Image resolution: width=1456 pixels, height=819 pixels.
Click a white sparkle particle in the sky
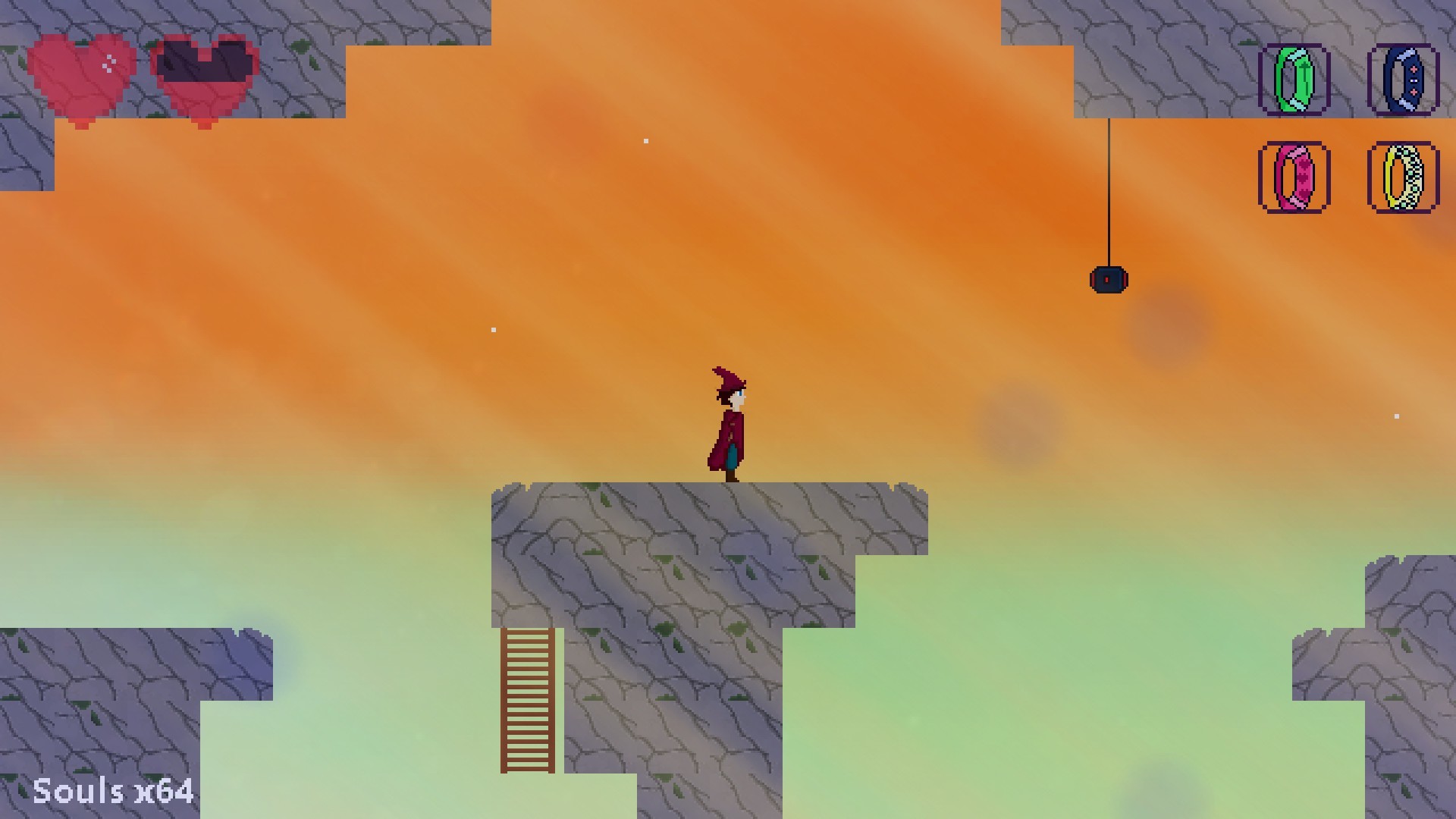[x=645, y=140]
